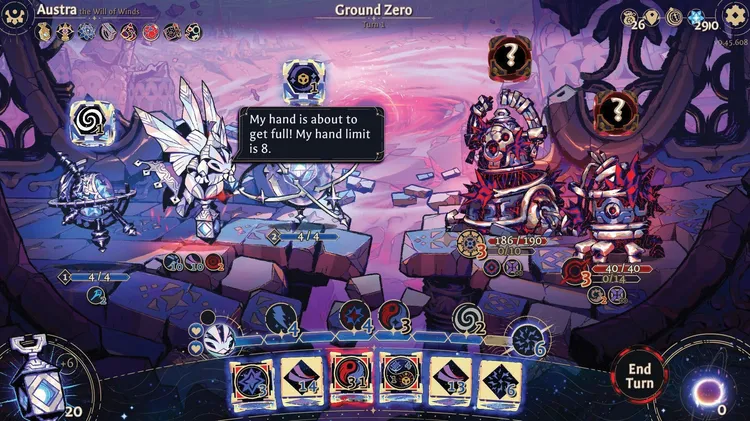Image resolution: width=750 pixels, height=421 pixels.
Task: Inspect the golden helmet relic icon
Action: coord(45,31)
